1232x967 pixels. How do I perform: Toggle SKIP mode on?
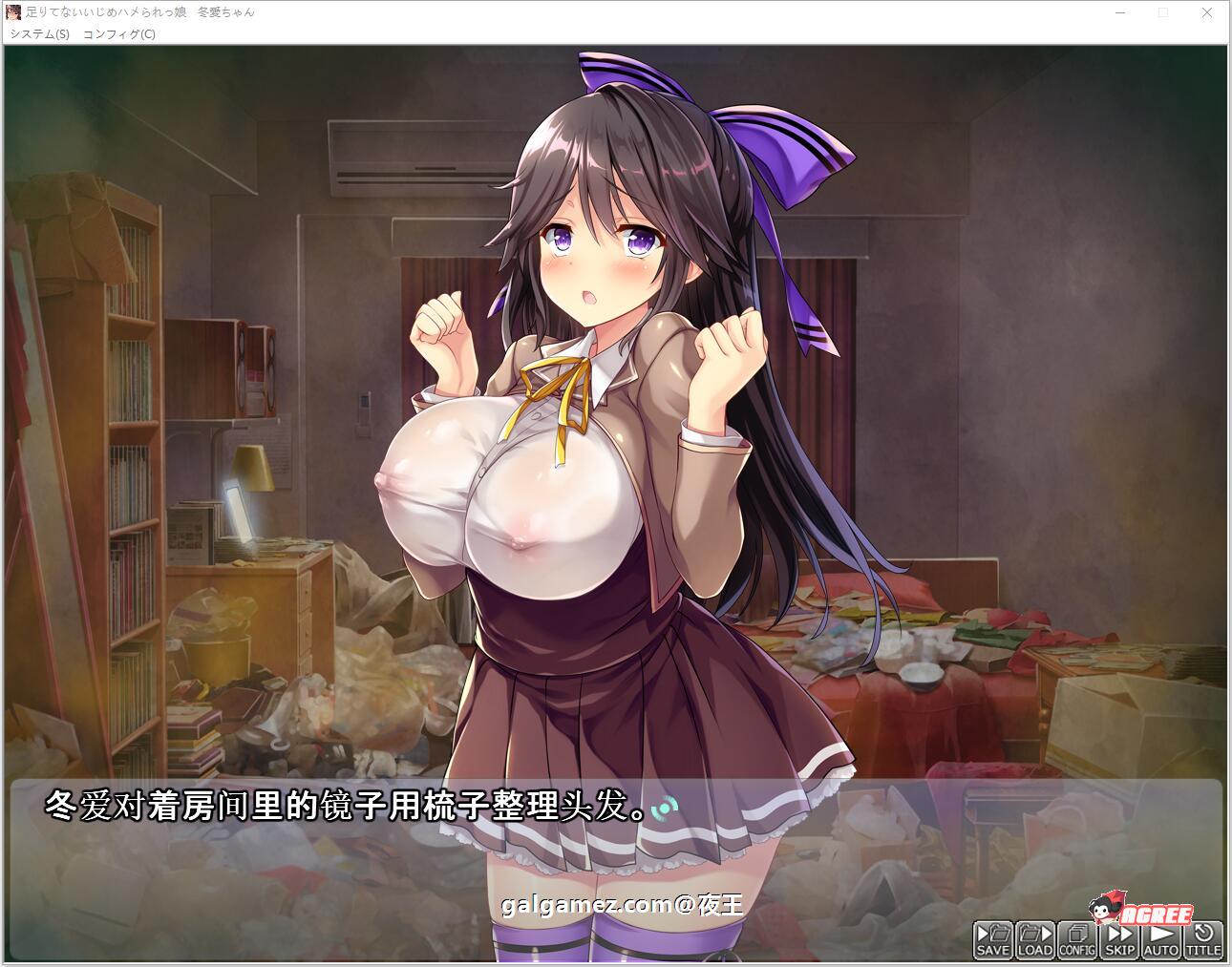pos(1117,940)
